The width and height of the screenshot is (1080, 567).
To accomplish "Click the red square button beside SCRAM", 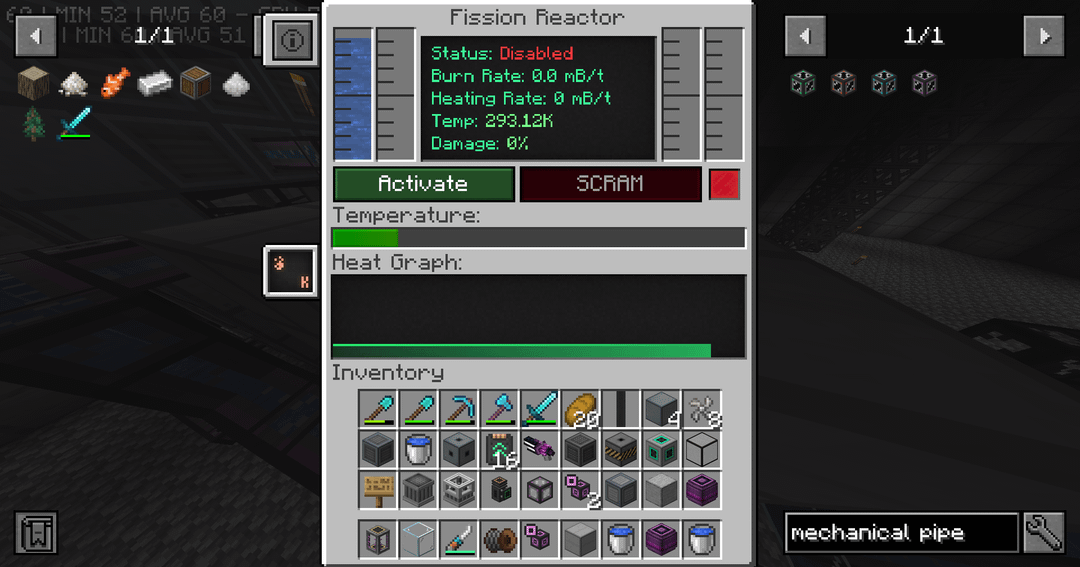I will pos(724,184).
